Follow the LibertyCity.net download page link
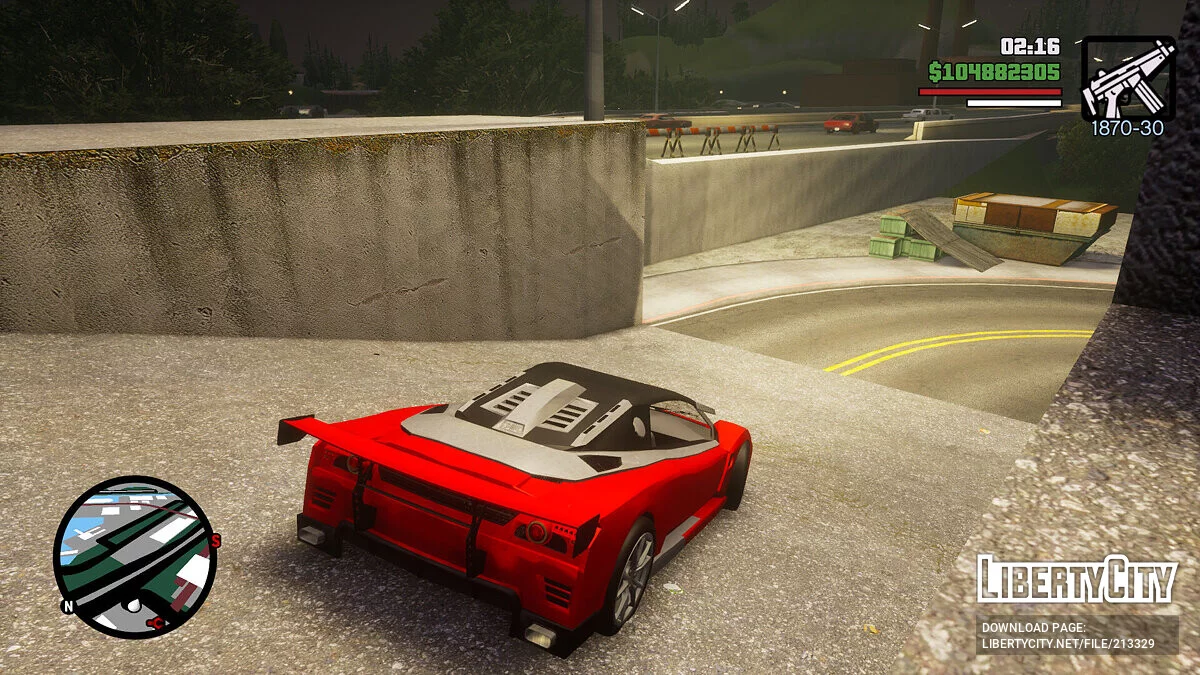The width and height of the screenshot is (1200, 675). coord(1077,636)
